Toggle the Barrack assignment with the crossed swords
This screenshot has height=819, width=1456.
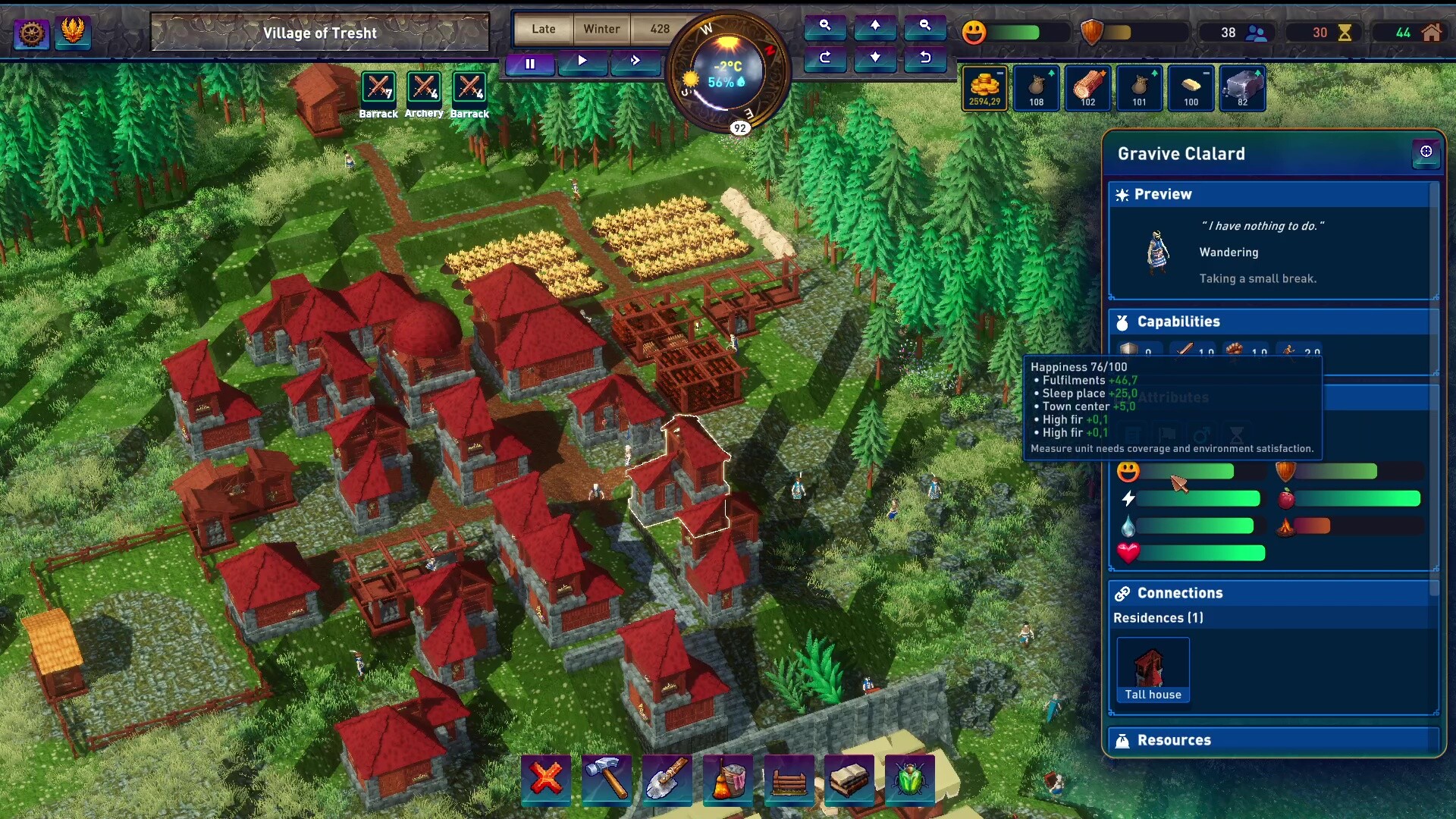pos(378,87)
